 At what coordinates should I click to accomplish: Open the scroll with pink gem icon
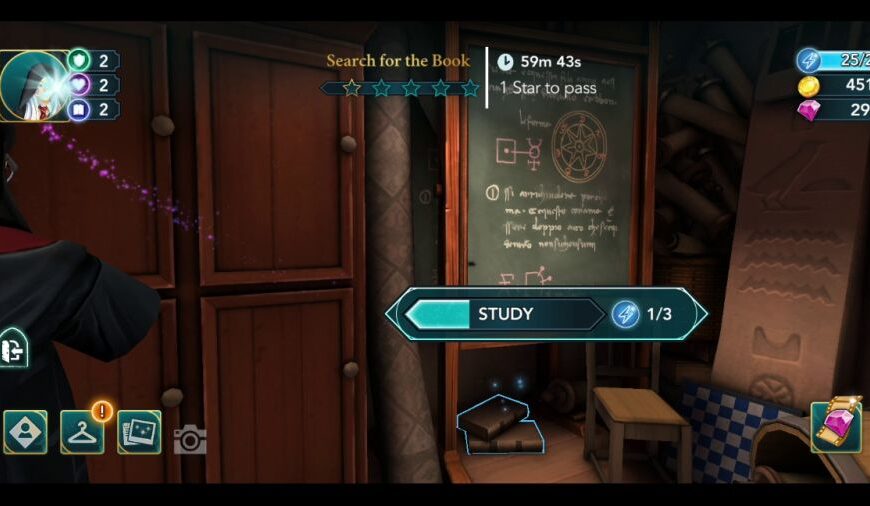836,426
